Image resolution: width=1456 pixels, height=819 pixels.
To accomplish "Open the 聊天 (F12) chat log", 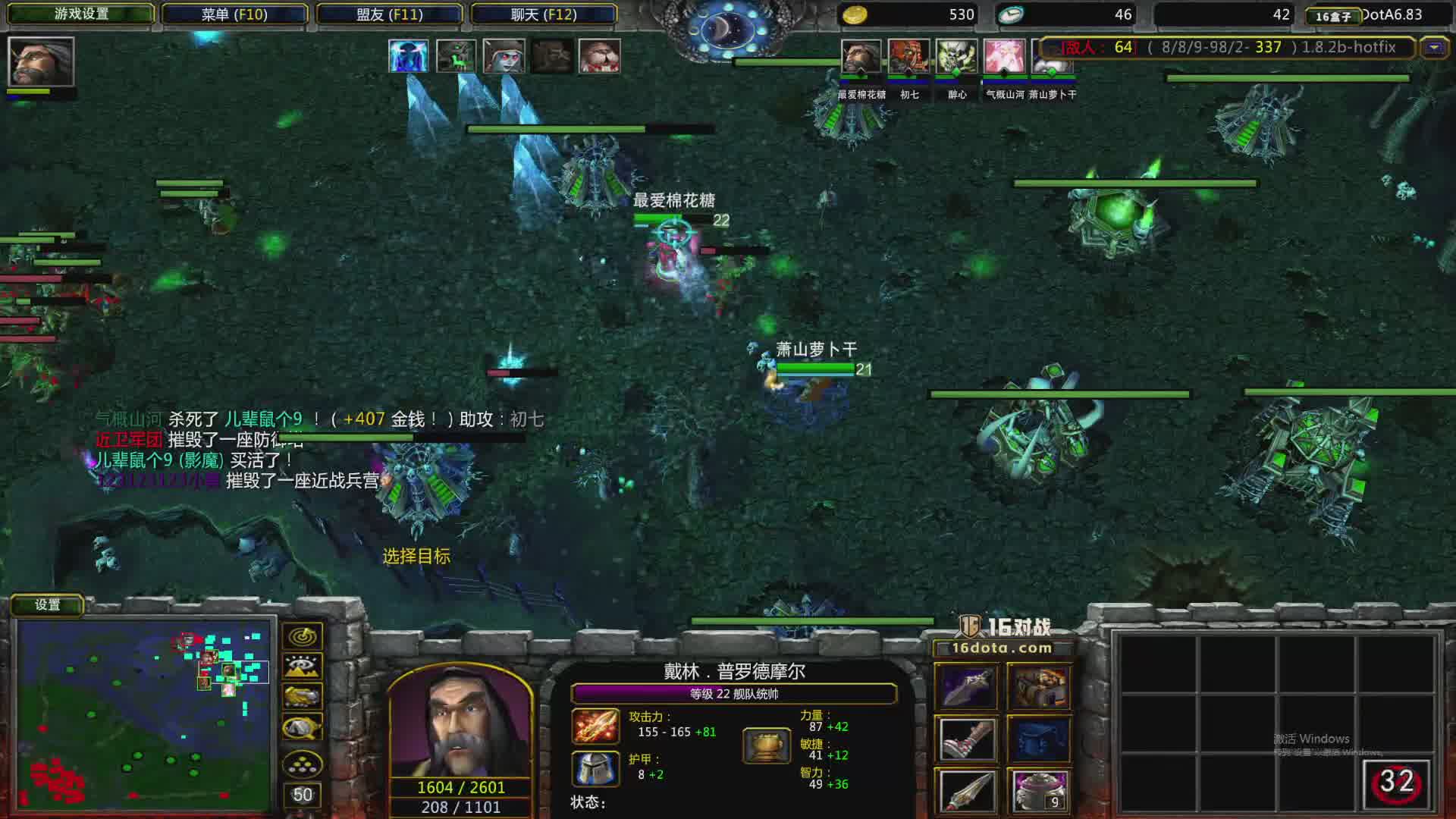I will tap(544, 14).
